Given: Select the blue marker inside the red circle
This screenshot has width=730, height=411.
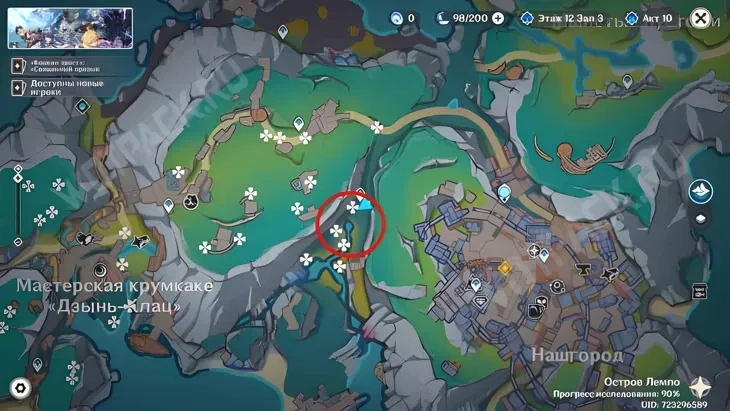Looking at the screenshot, I should click(x=367, y=204).
